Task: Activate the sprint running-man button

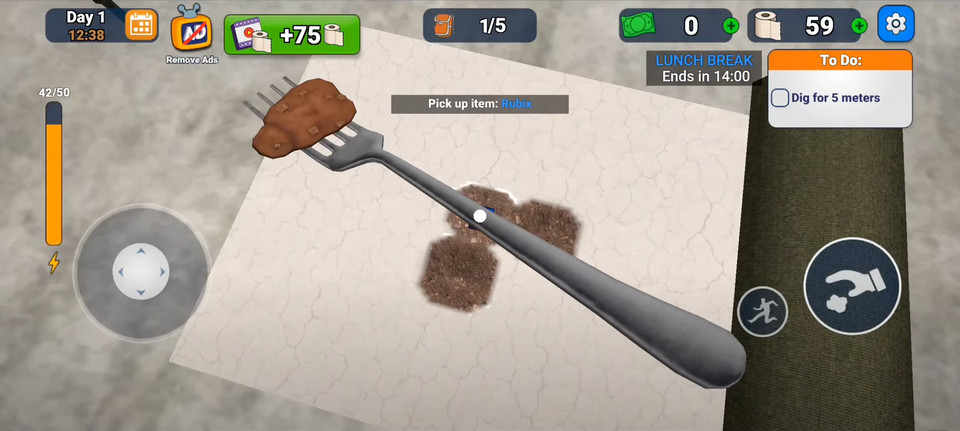Action: point(762,311)
